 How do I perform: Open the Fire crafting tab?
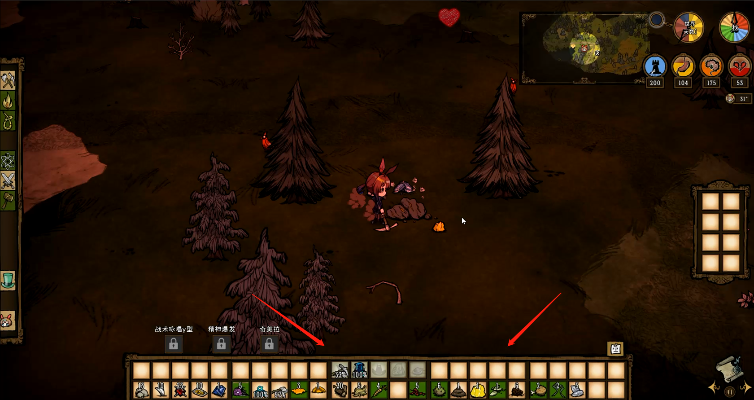[x=9, y=100]
